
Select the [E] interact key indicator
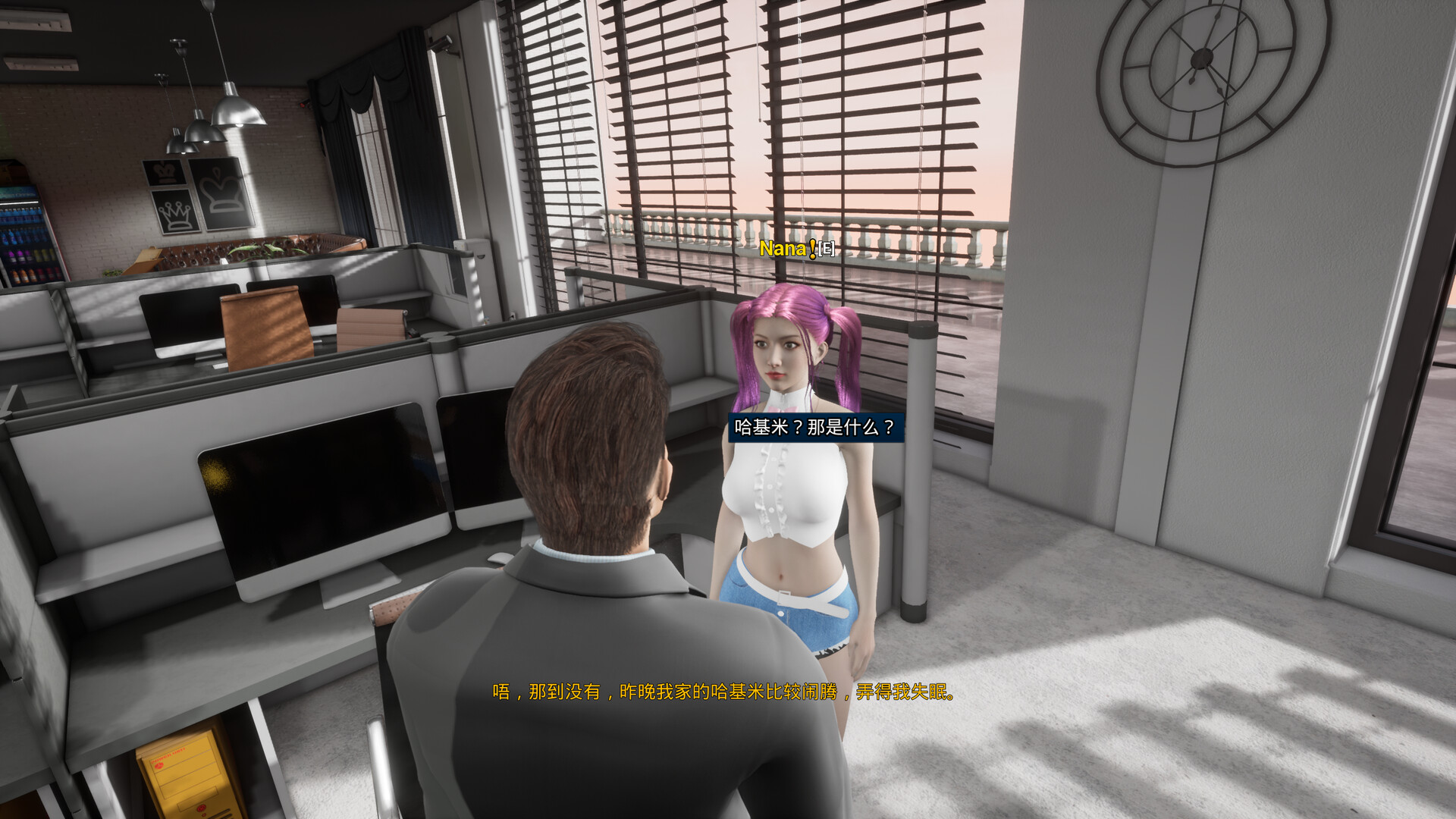[x=826, y=249]
